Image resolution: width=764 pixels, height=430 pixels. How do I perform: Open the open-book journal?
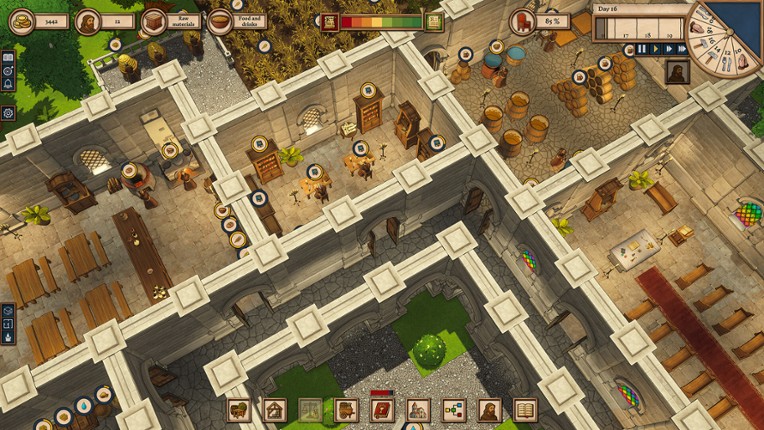pyautogui.click(x=525, y=408)
